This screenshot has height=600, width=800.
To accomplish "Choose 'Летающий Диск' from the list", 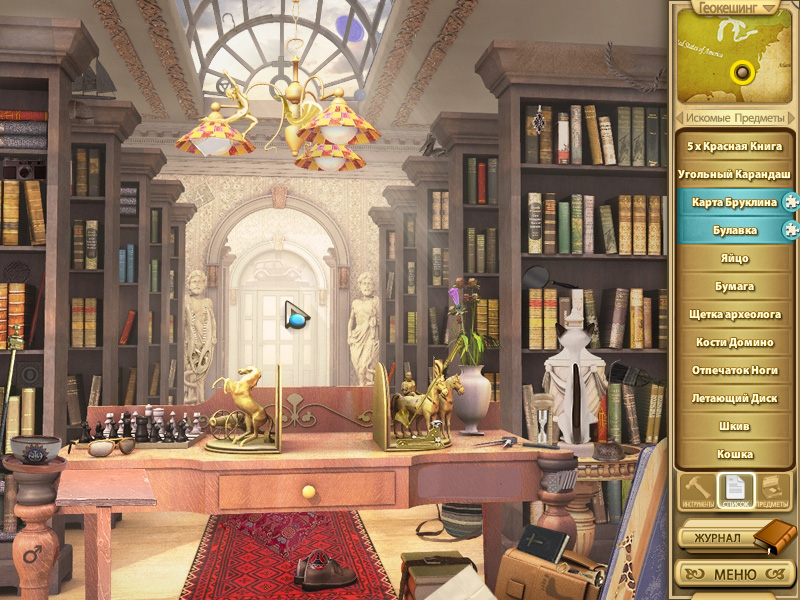I will tap(734, 398).
